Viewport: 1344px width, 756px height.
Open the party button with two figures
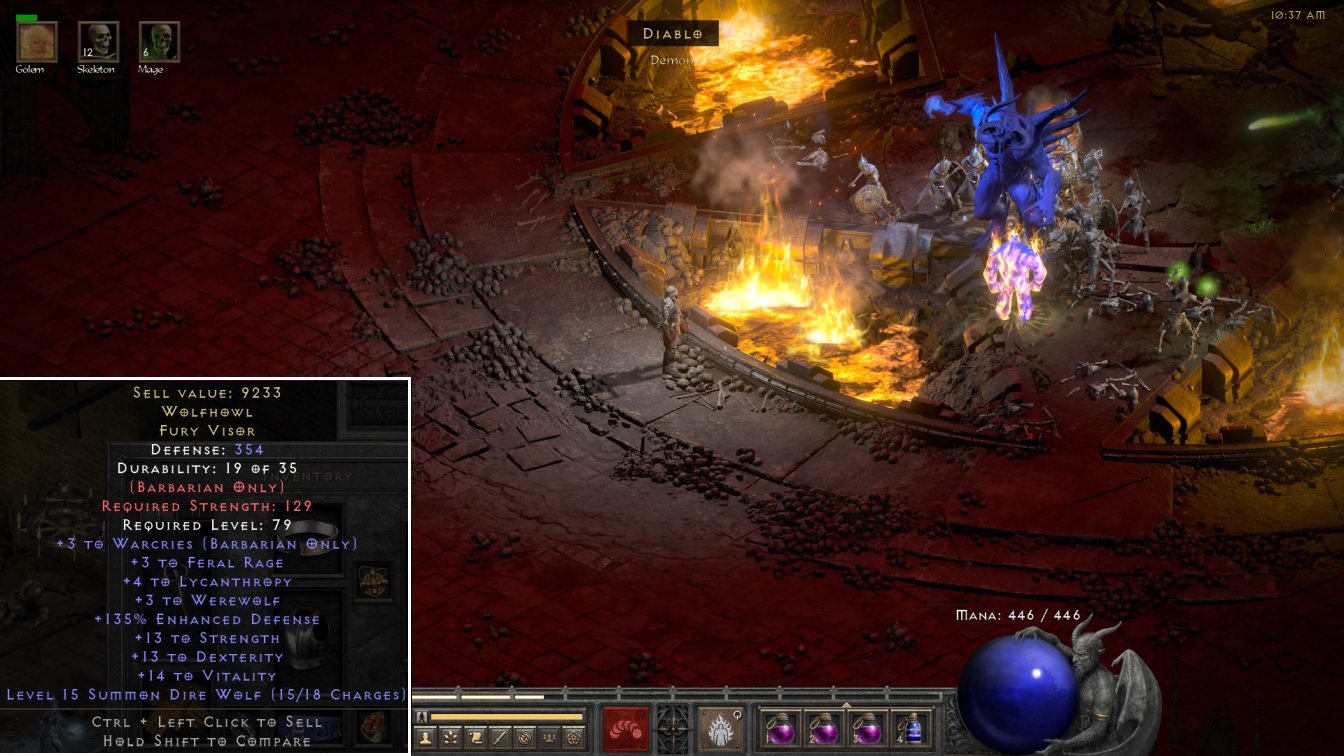[x=549, y=738]
